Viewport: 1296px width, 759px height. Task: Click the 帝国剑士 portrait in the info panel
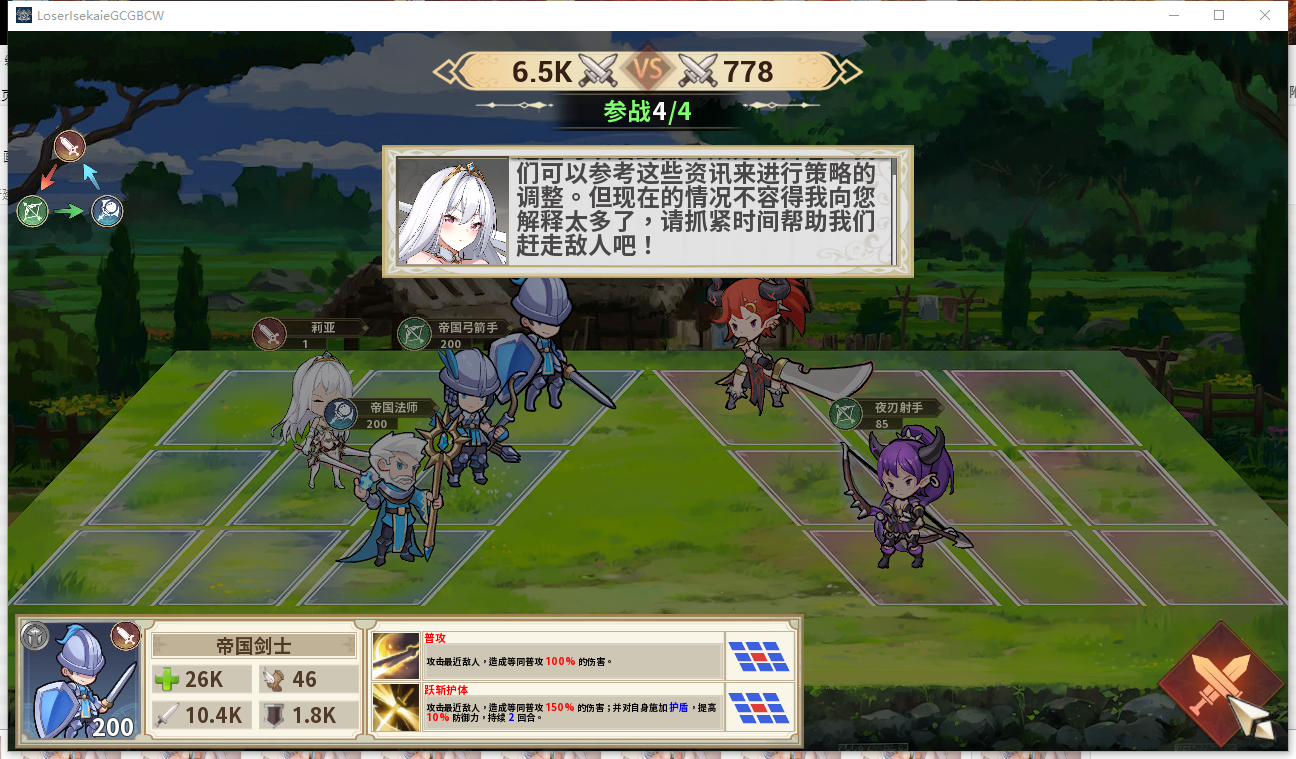[x=80, y=681]
